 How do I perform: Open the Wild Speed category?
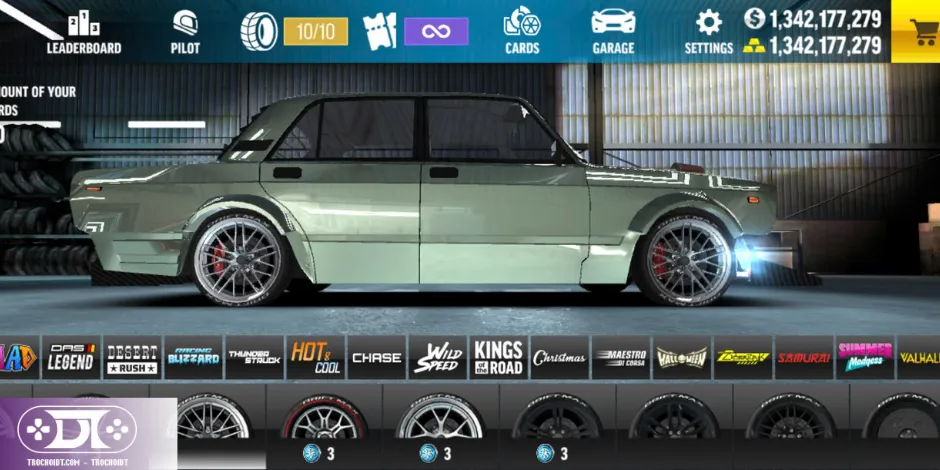[437, 357]
